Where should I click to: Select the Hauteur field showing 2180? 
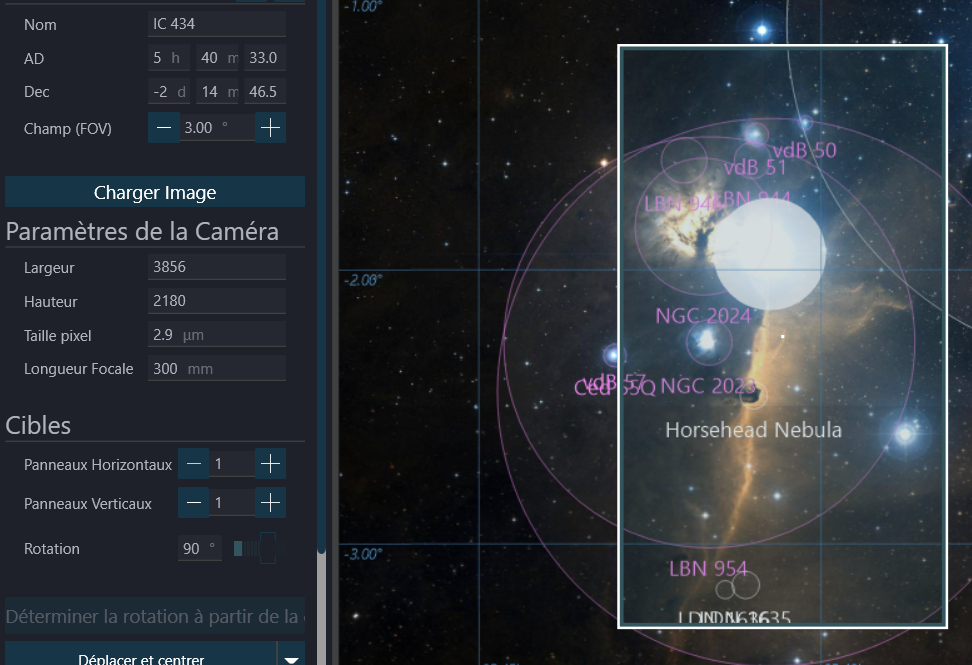[x=216, y=301]
